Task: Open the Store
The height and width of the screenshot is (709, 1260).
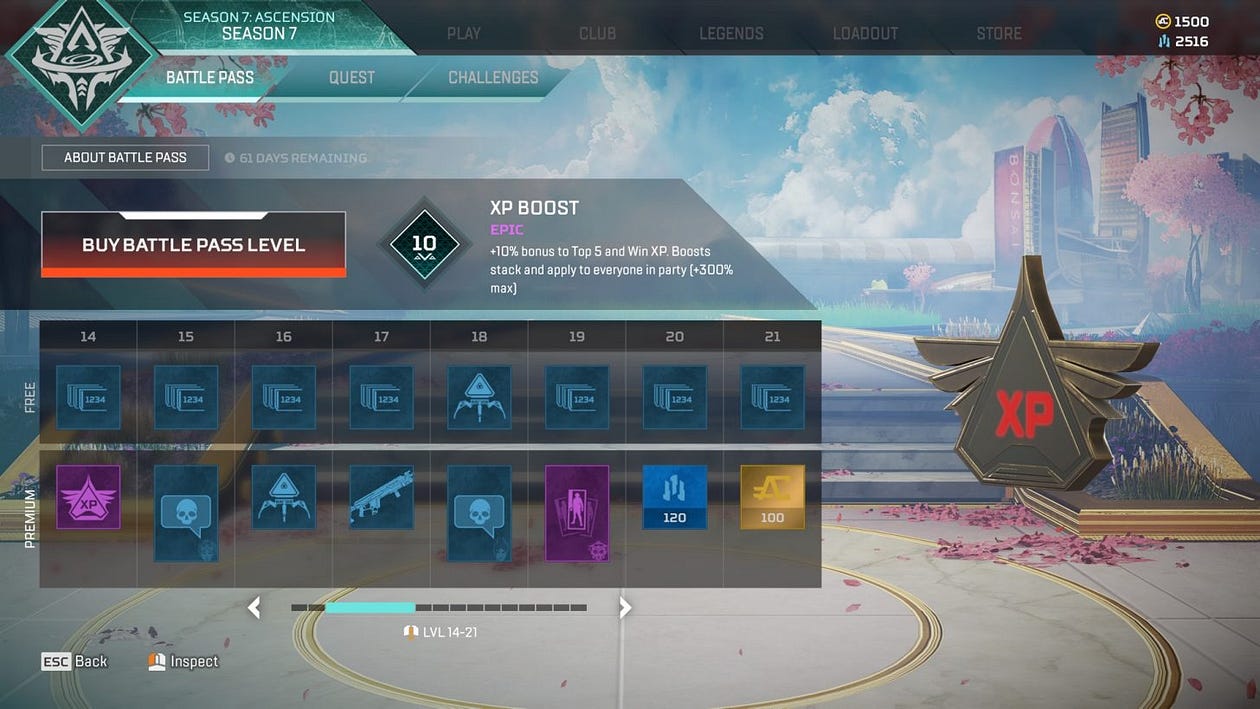Action: [x=999, y=33]
